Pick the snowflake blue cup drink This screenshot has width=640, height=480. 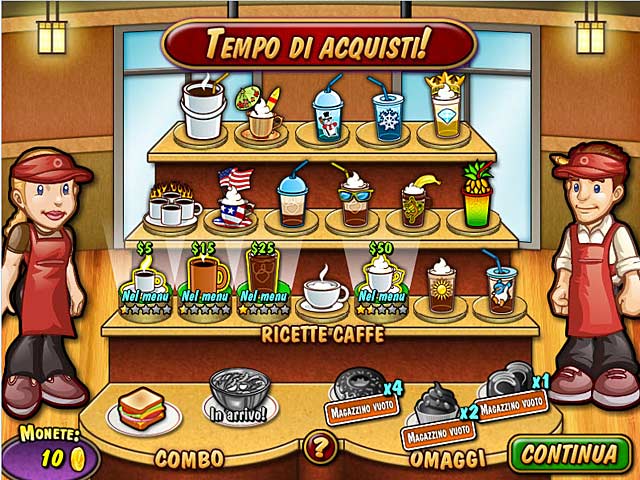click(x=387, y=111)
